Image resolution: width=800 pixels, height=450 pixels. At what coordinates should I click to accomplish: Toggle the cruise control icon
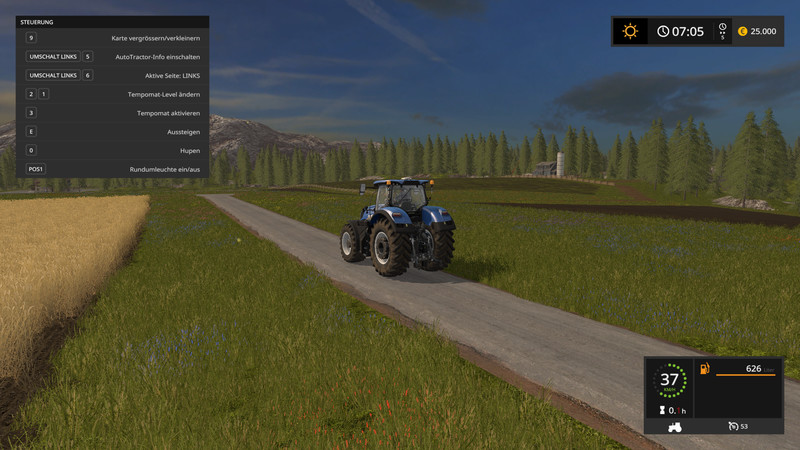(733, 427)
